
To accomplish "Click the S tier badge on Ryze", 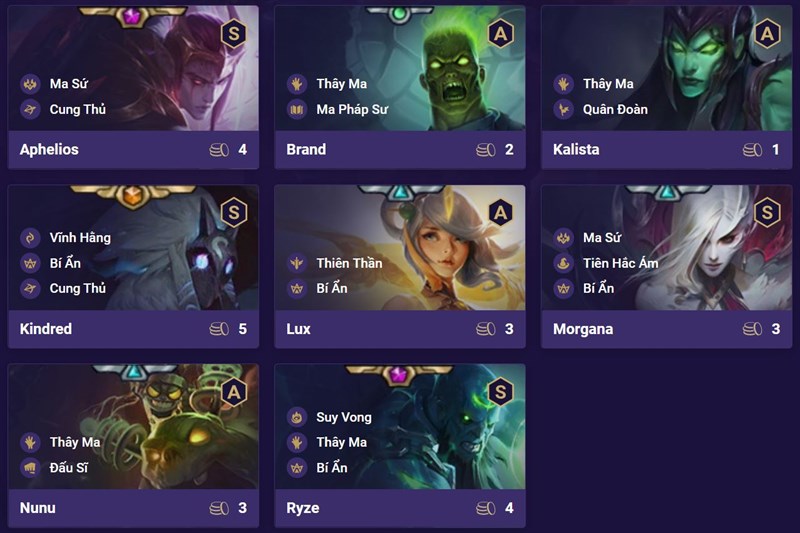I will [500, 391].
